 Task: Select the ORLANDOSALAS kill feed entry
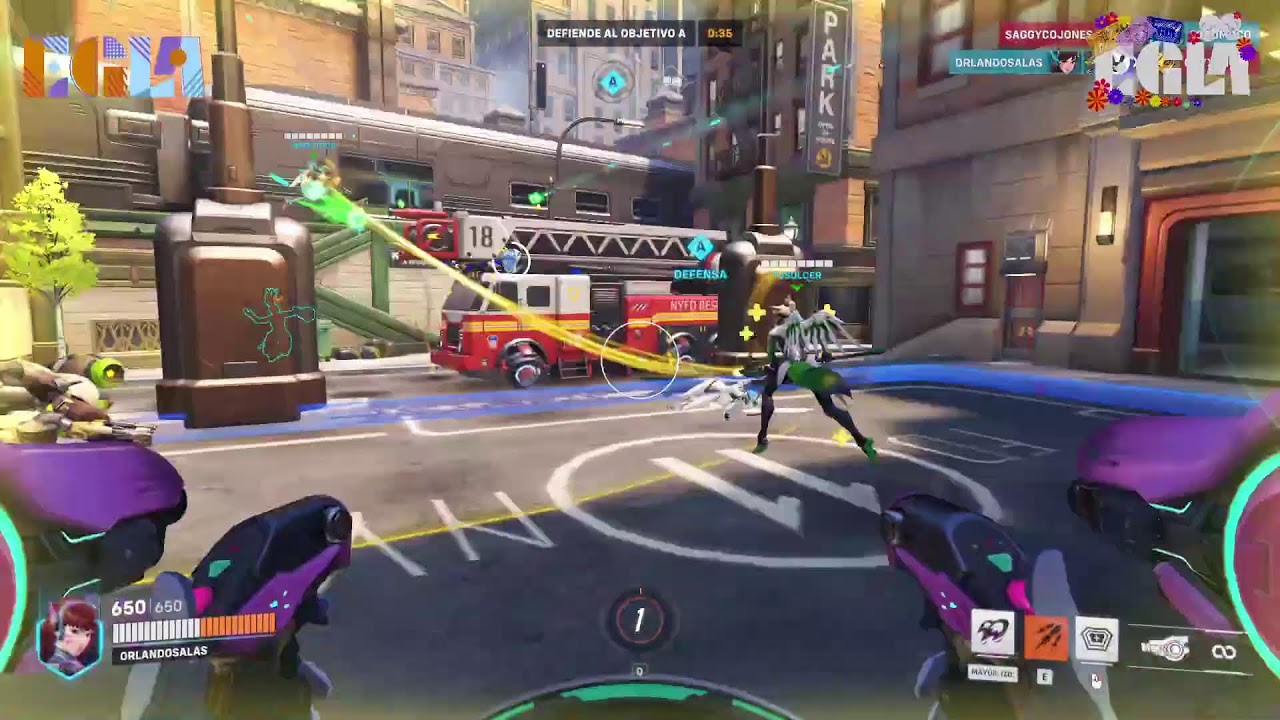point(998,62)
